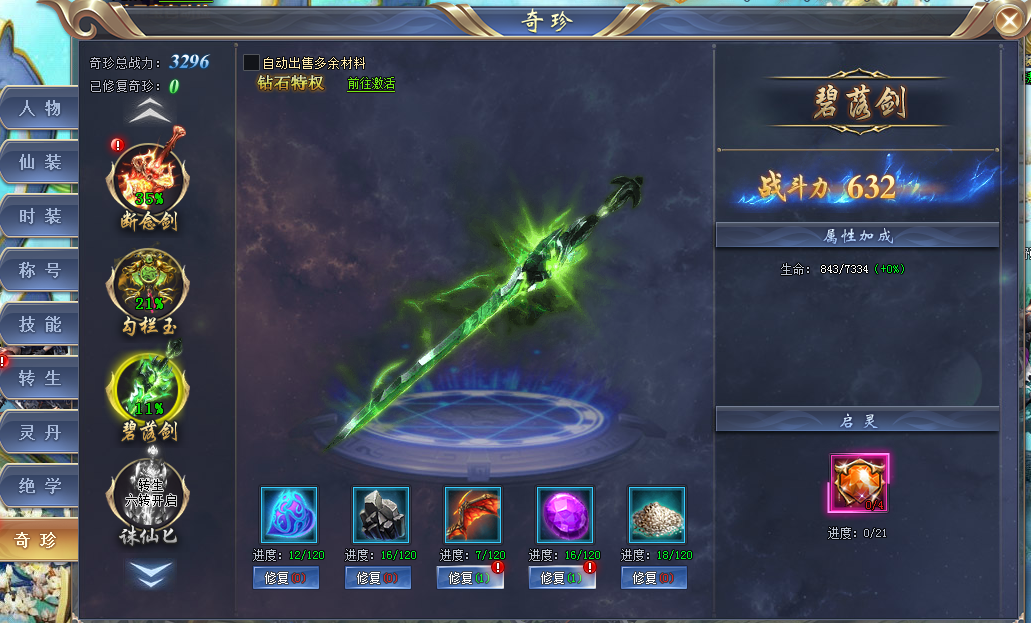Viewport: 1031px width, 623px height.
Task: Select the 碧落剑 treasure icon
Action: 147,388
